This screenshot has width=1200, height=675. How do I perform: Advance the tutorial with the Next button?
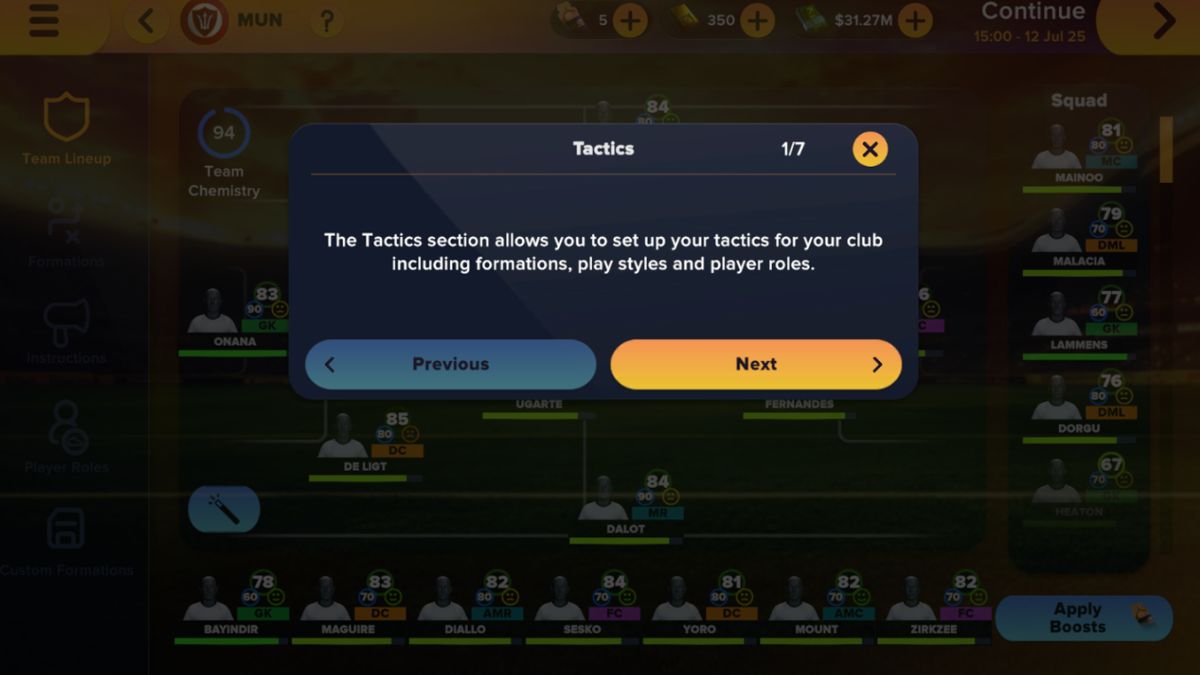pos(756,364)
